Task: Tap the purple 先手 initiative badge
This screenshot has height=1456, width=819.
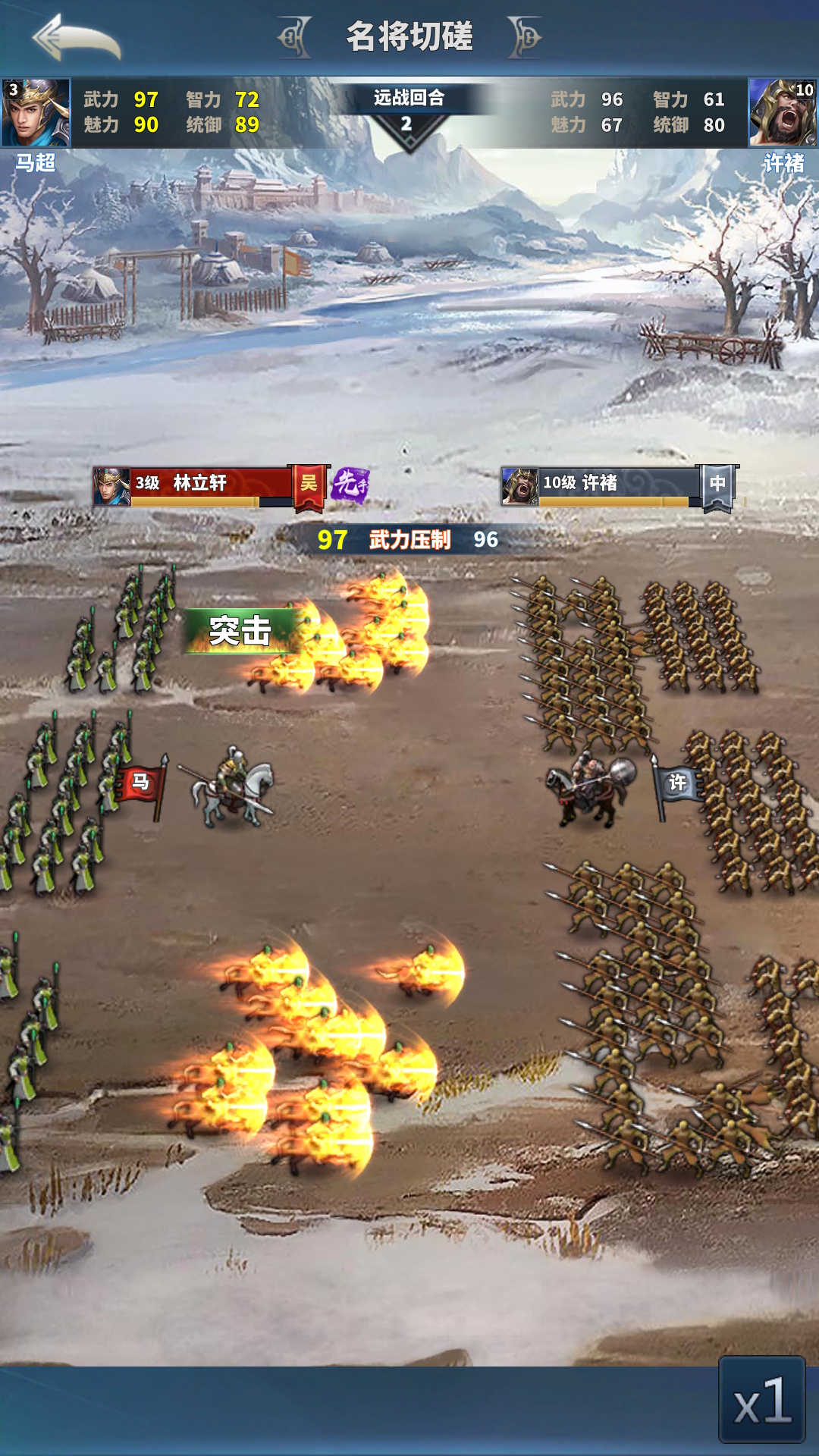Action: [350, 485]
